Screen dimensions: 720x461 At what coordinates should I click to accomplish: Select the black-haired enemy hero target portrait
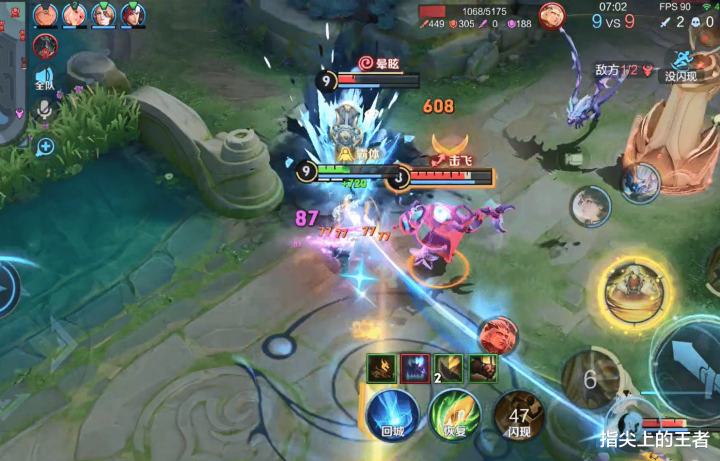(x=590, y=207)
